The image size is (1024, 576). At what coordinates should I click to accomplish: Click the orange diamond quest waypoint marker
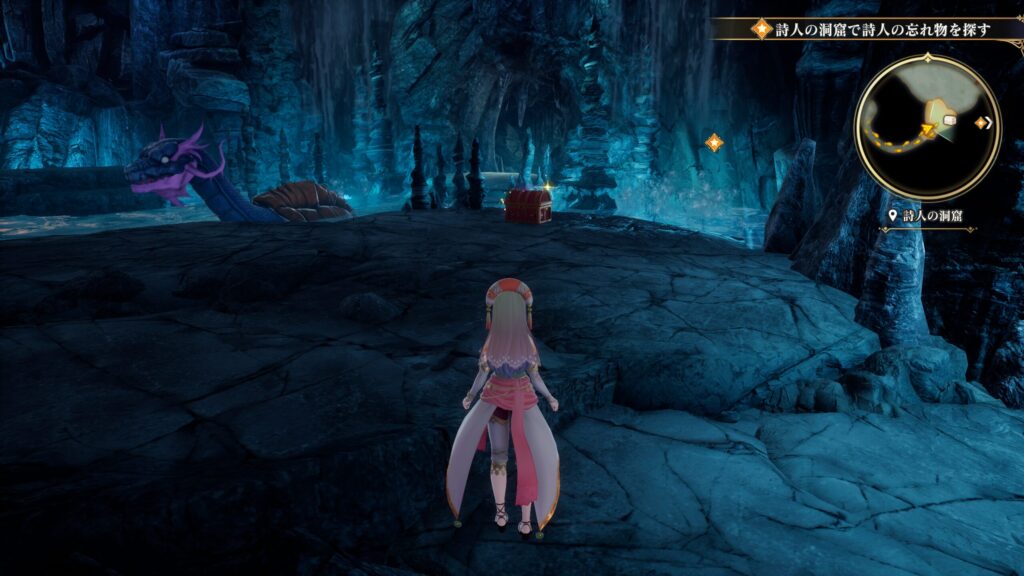(714, 142)
